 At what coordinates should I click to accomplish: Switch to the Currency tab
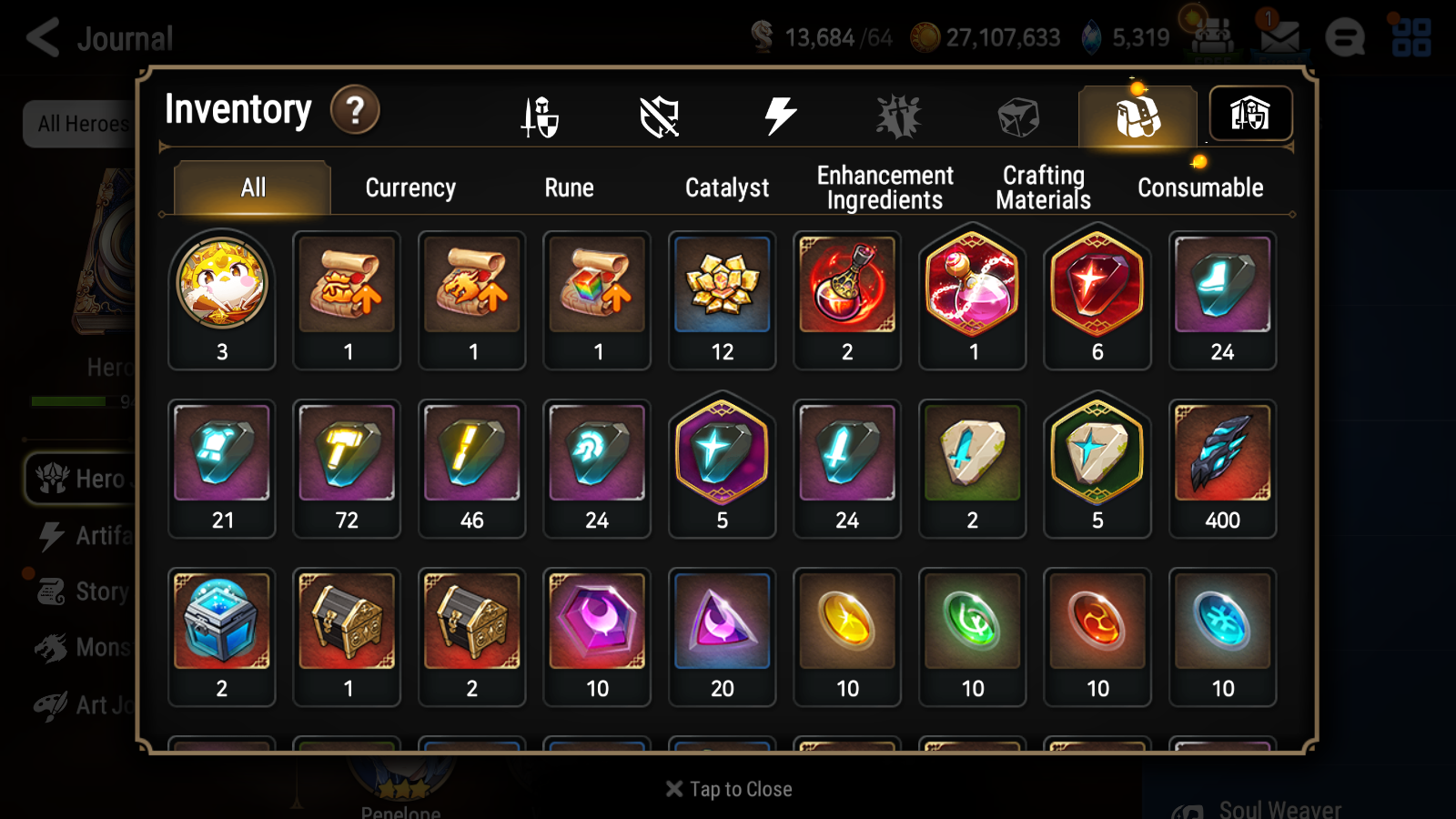tap(410, 187)
